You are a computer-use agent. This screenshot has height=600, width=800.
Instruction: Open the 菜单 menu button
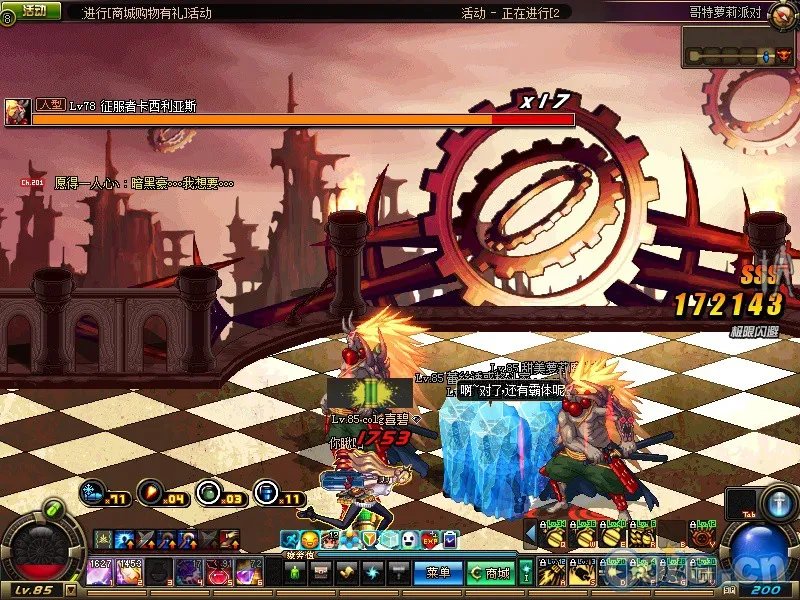coord(437,573)
